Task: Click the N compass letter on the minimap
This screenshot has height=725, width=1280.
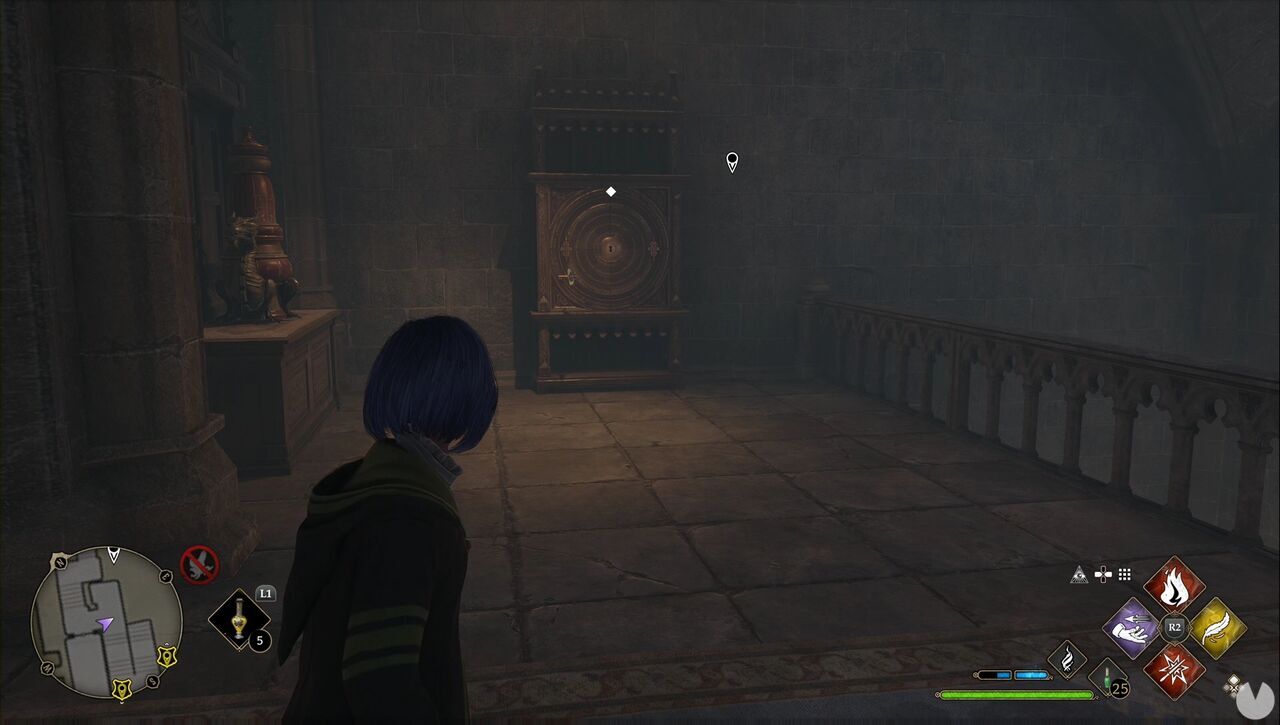Action: tap(59, 562)
